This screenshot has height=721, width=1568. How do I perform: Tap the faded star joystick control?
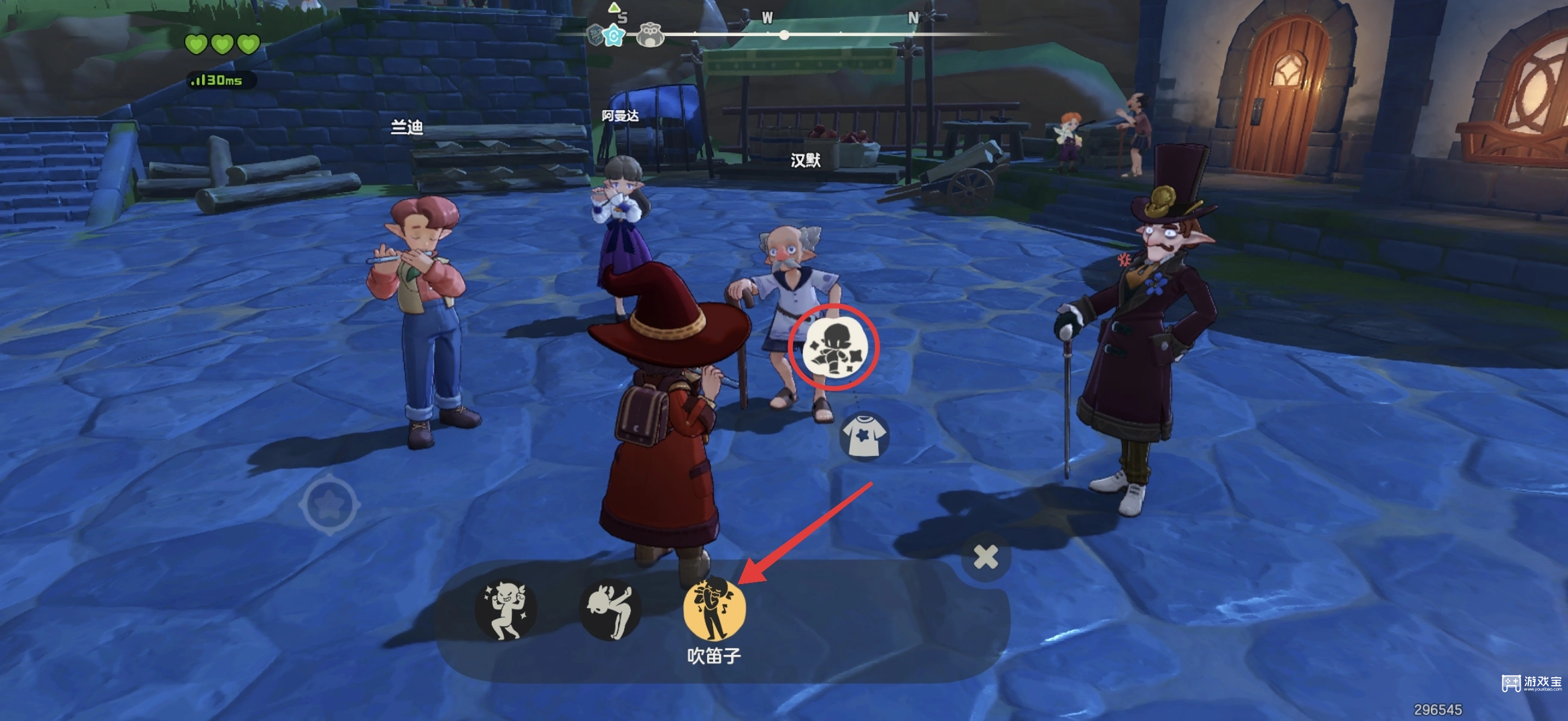[x=330, y=504]
